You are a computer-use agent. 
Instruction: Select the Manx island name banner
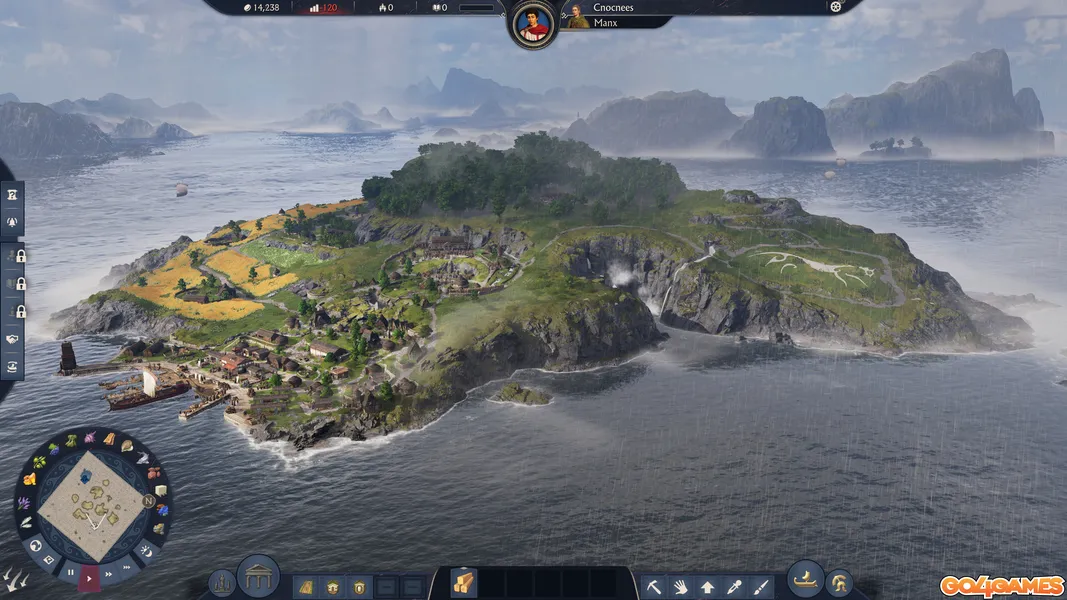pos(605,22)
